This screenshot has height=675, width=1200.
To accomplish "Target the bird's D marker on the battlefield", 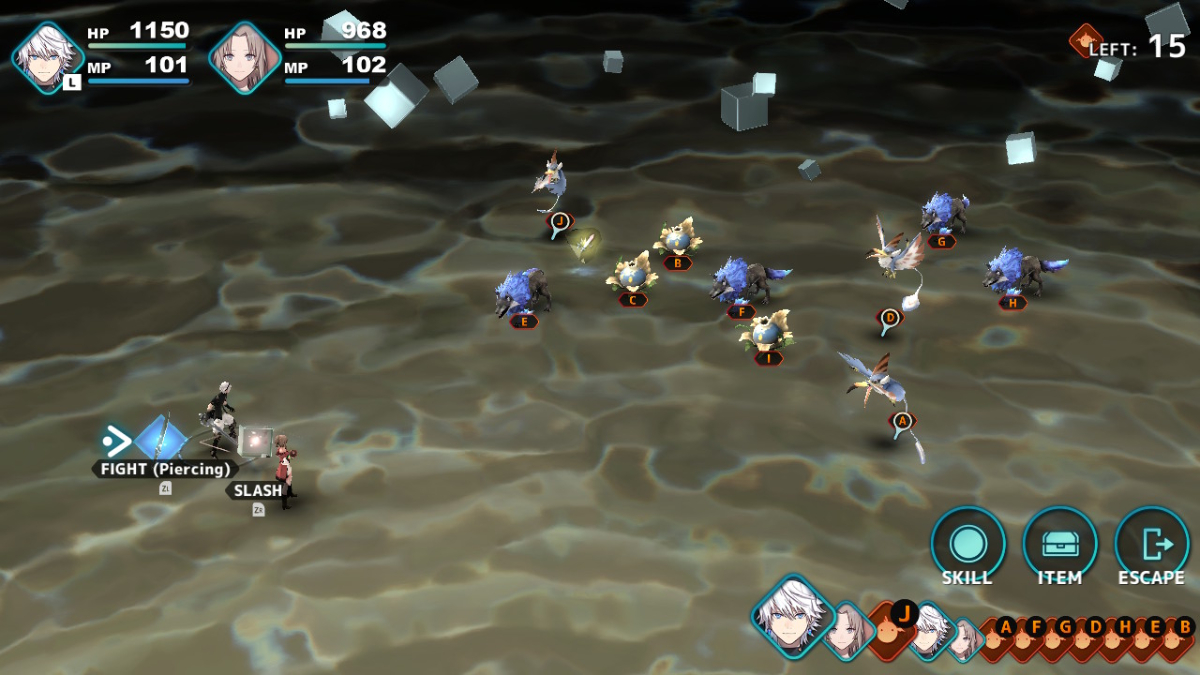I will (890, 320).
